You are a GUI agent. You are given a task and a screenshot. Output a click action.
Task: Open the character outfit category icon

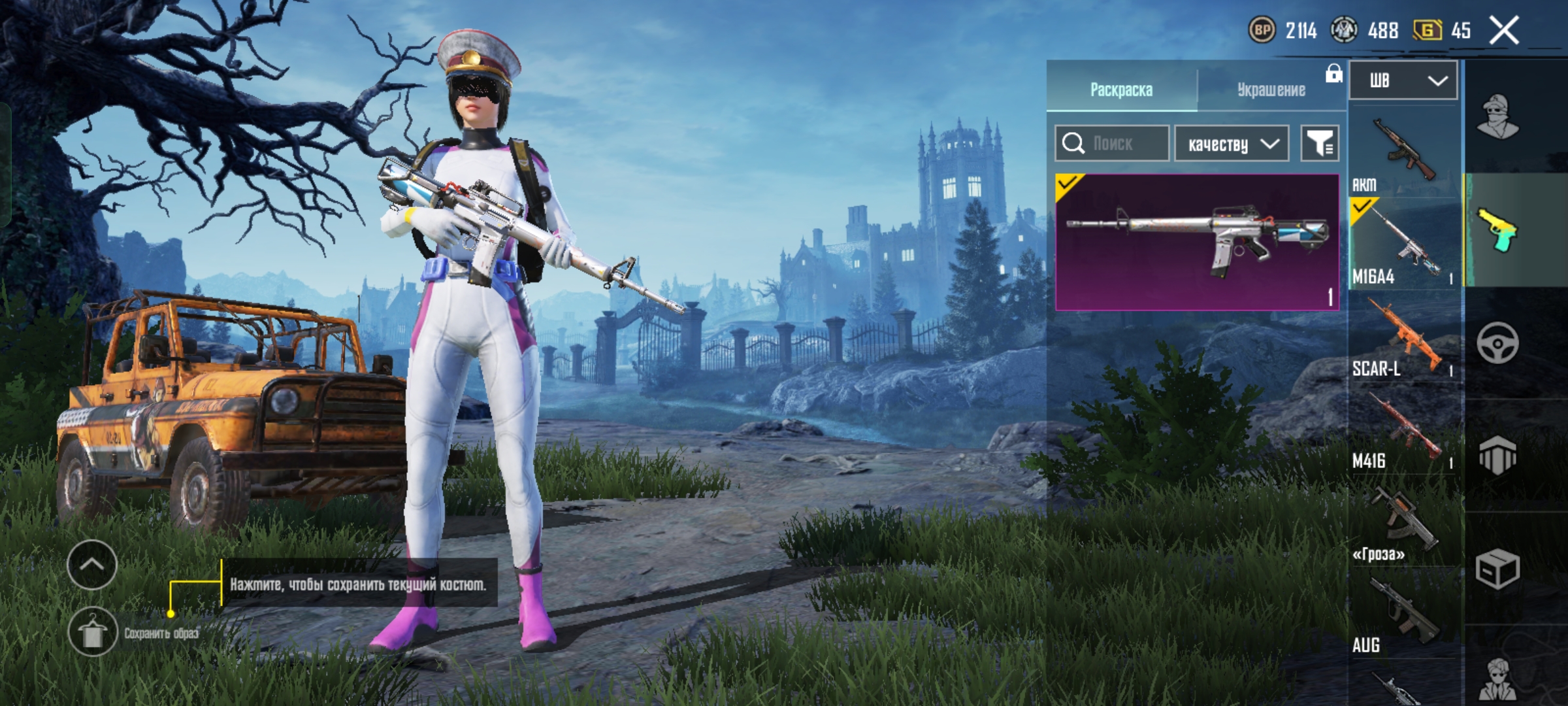(x=1497, y=118)
